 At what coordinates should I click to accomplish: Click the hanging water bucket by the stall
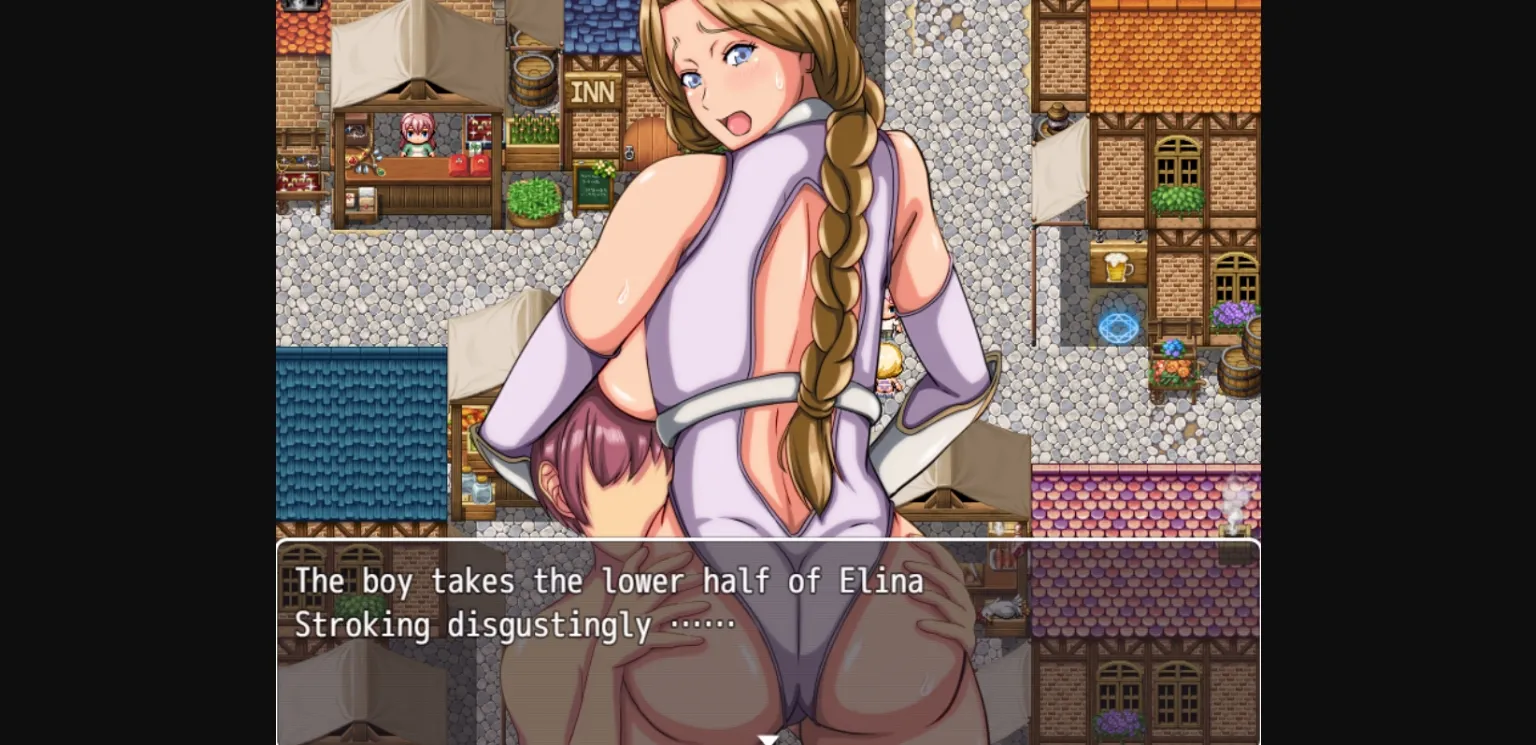[x=532, y=77]
